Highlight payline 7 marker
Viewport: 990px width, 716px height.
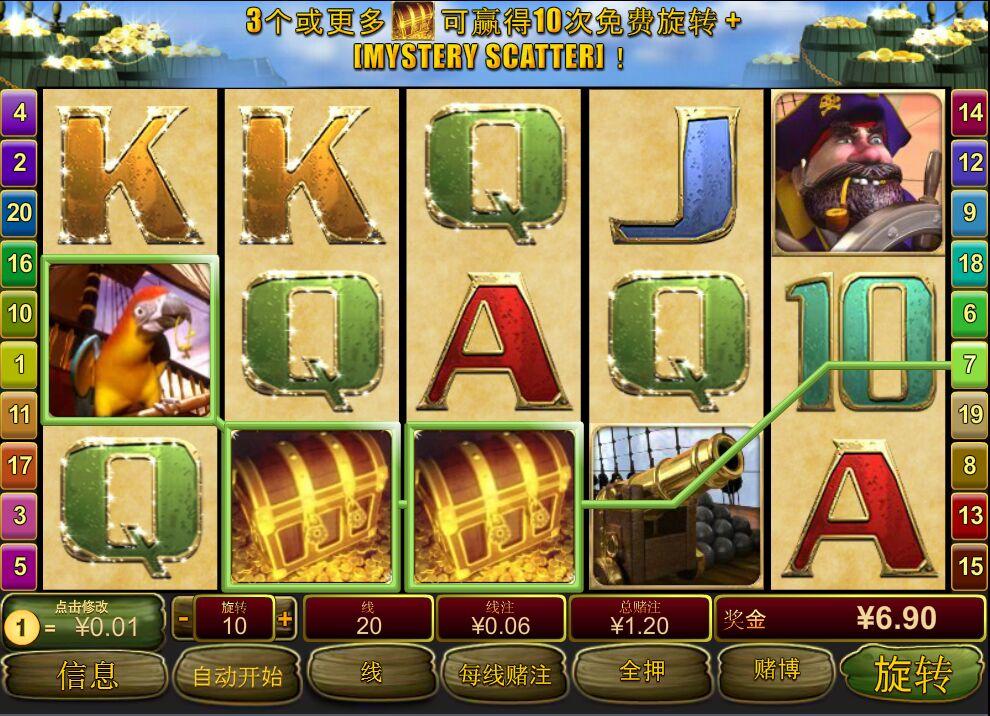[x=969, y=365]
